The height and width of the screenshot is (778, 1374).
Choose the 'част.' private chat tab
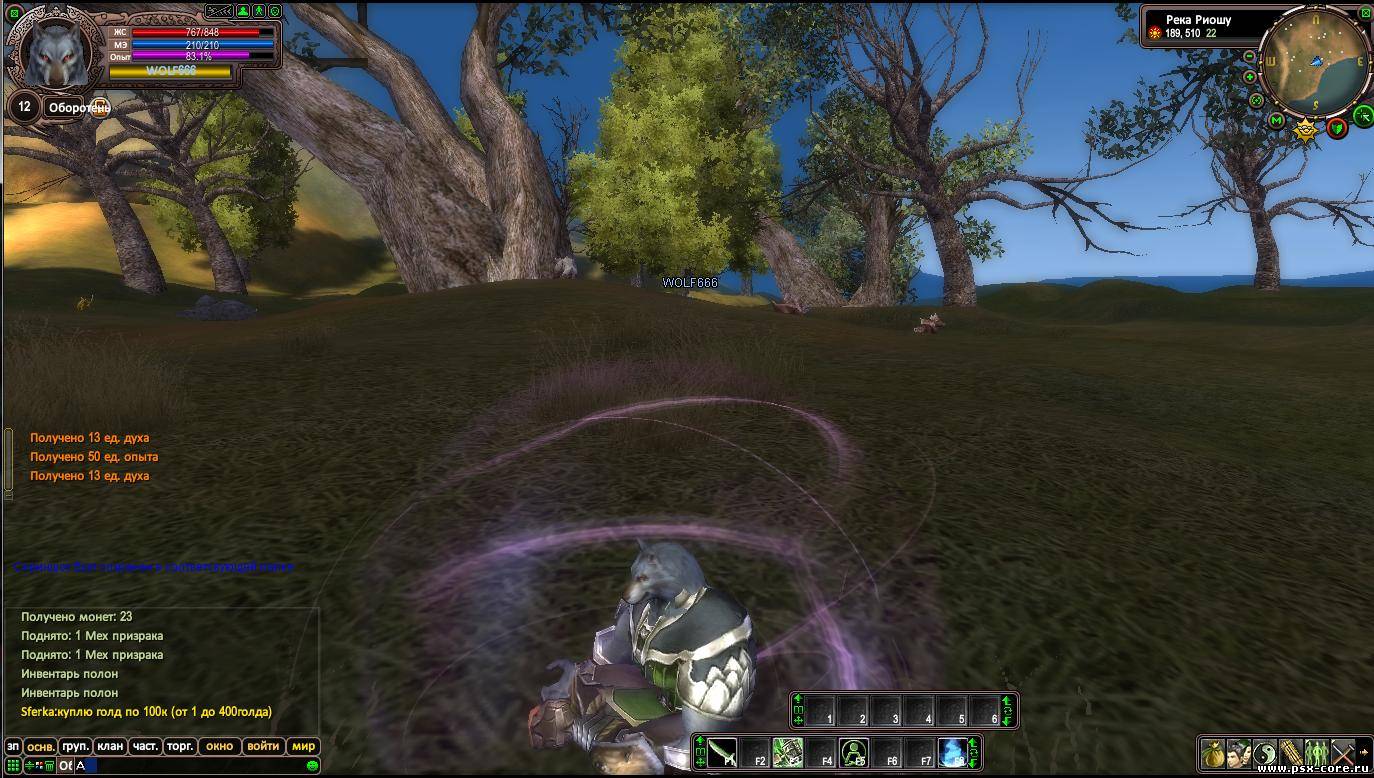pos(145,746)
